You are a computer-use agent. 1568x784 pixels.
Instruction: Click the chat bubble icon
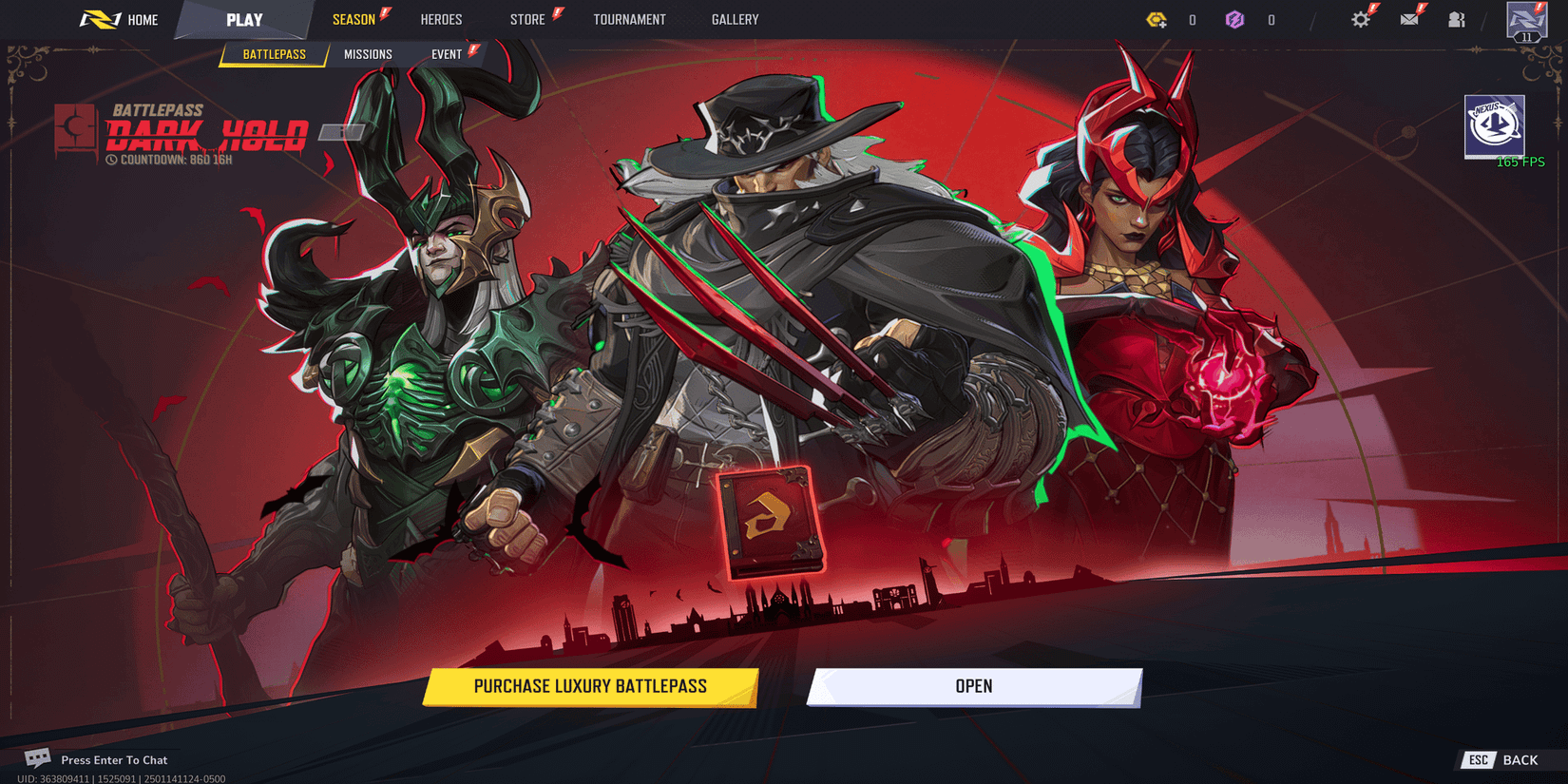pos(38,757)
